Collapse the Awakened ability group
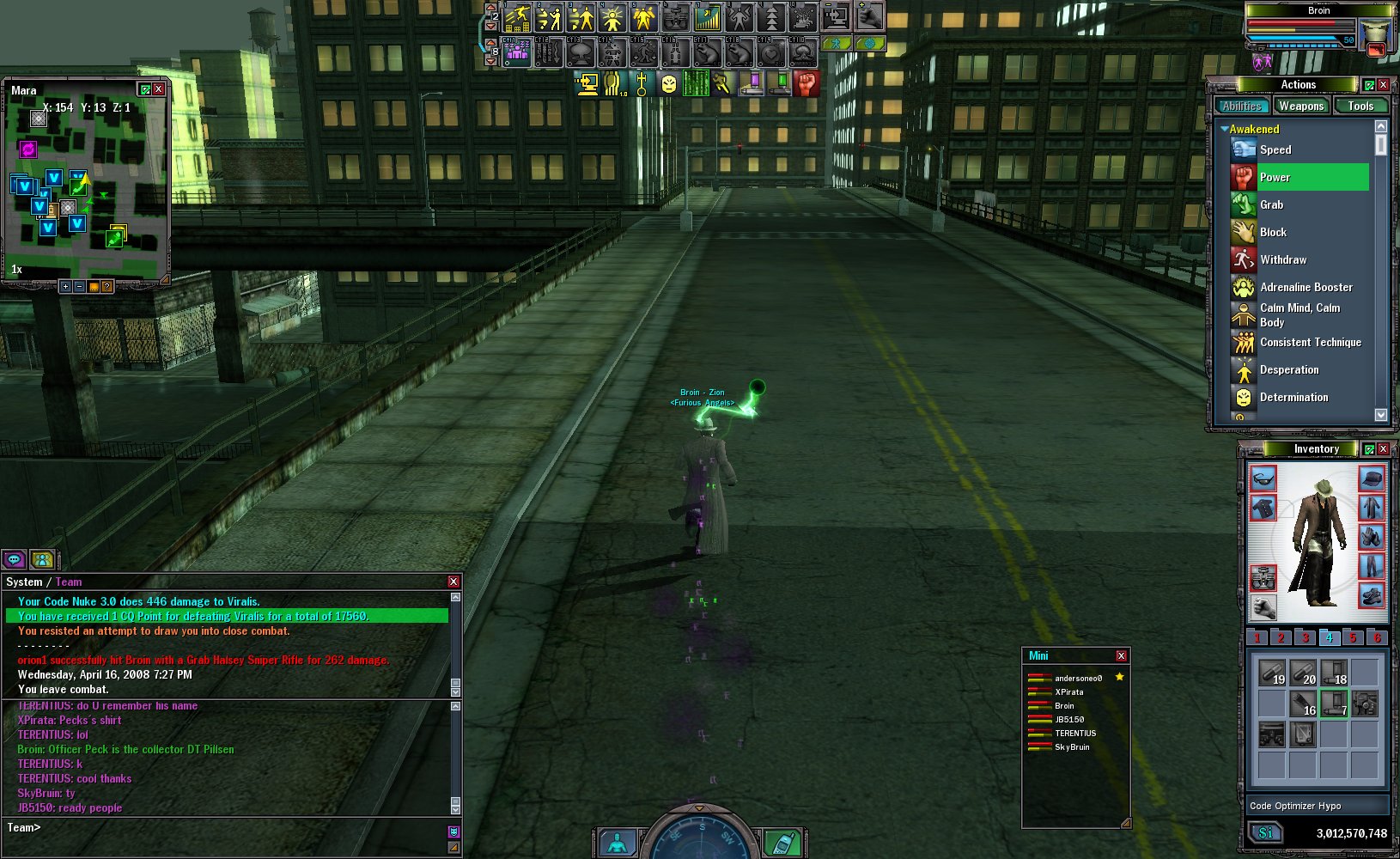Screen dimensions: 1400x859 pos(1224,129)
